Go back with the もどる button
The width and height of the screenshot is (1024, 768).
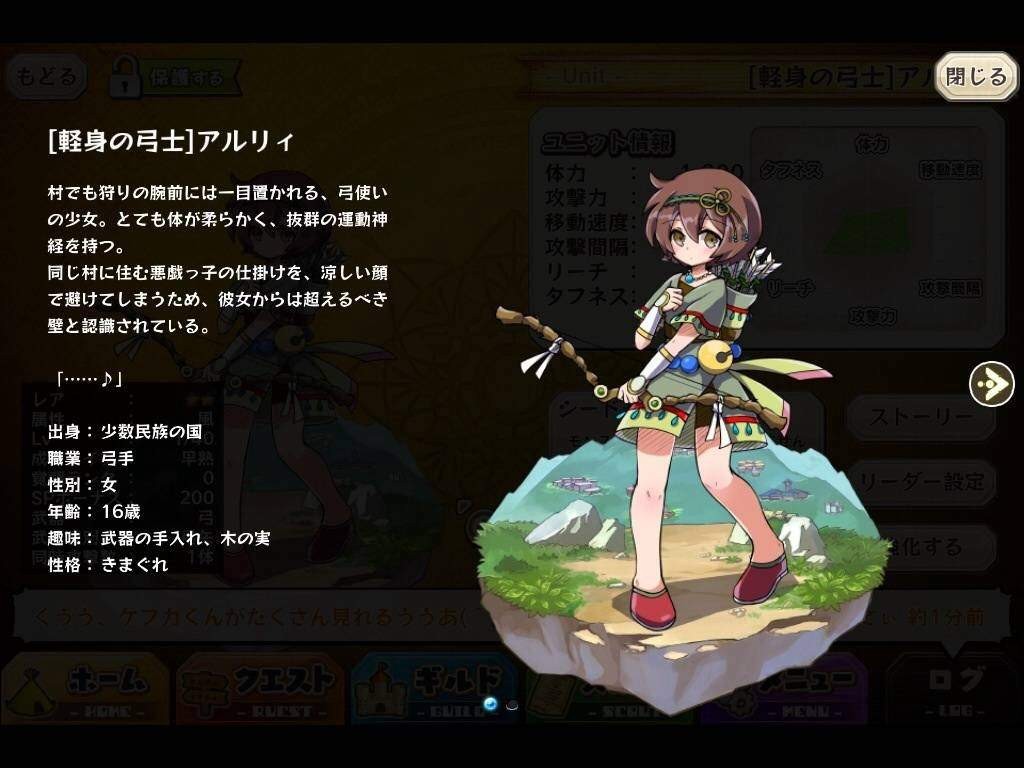[46, 77]
